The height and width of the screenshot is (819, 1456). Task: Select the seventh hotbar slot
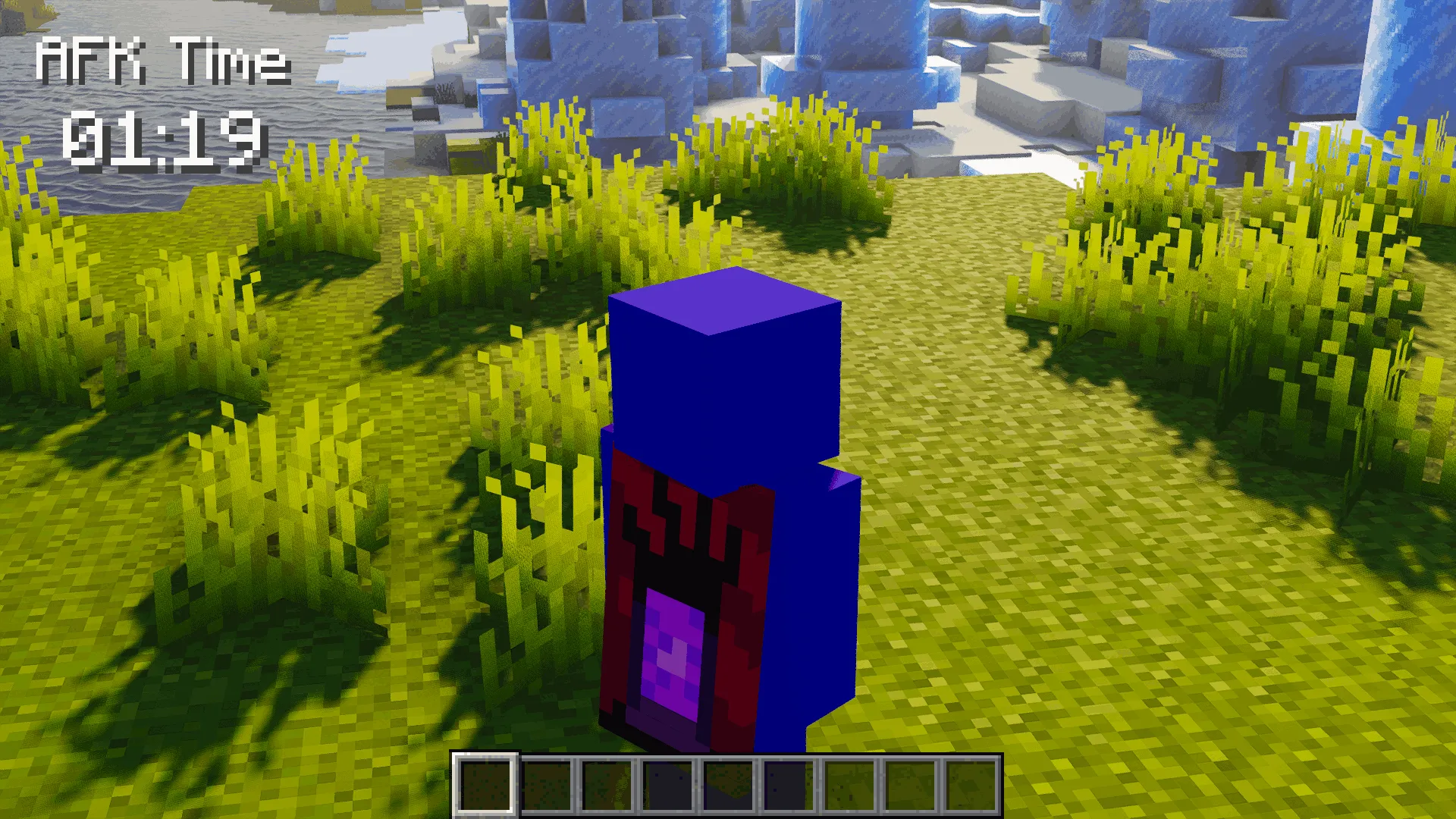[x=850, y=785]
